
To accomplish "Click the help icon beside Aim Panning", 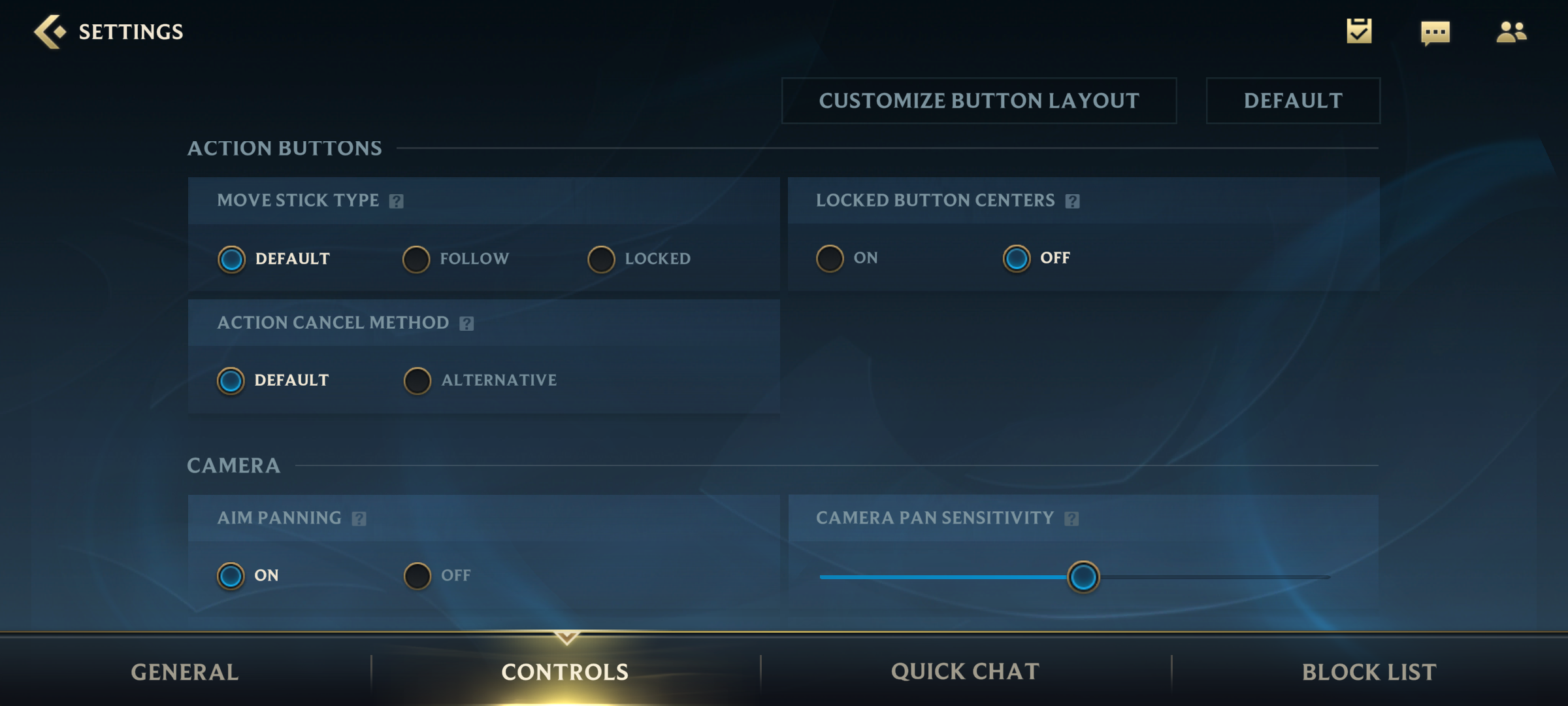I will click(358, 518).
